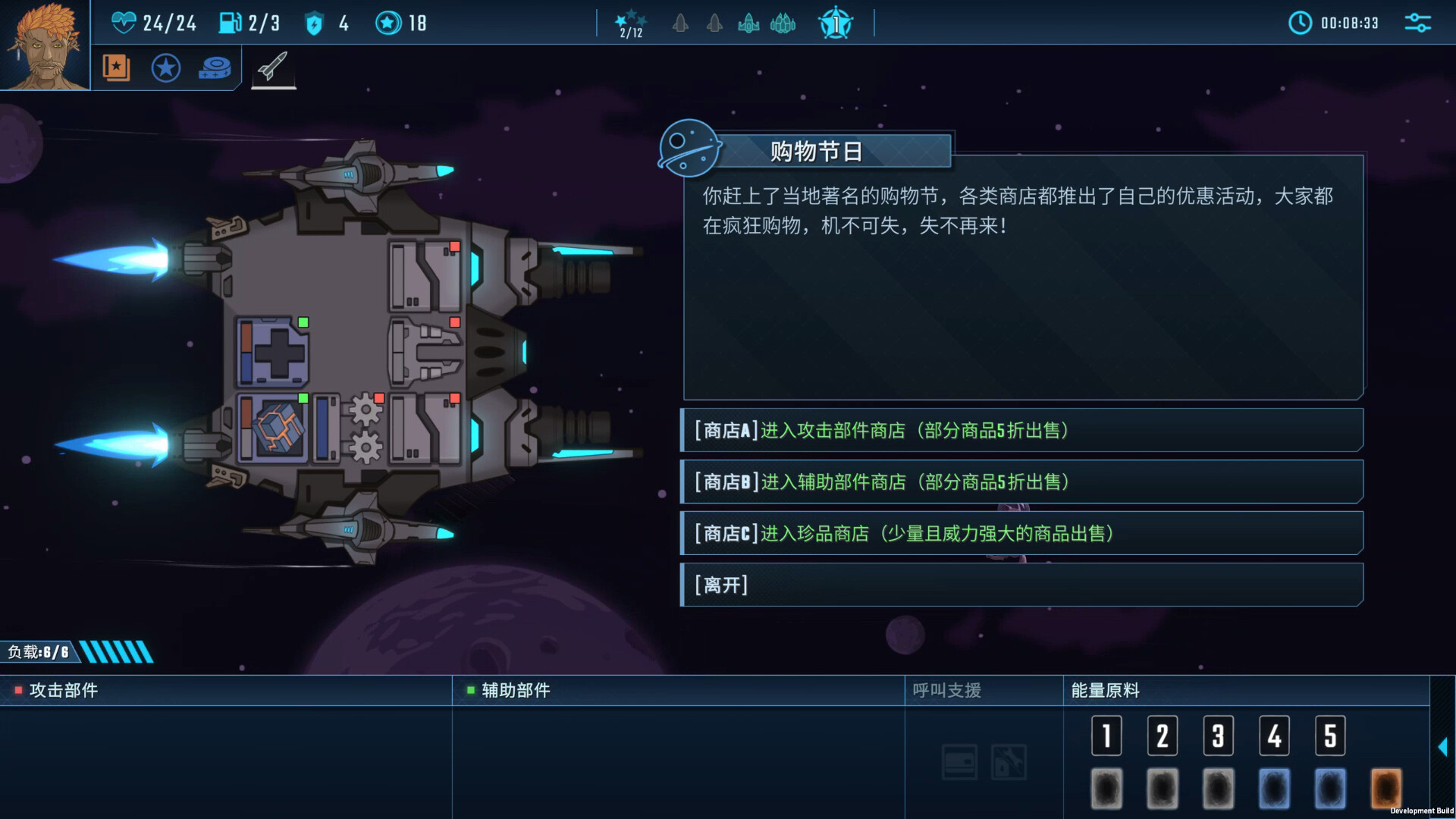Select the circled star icon in top toolbar

(165, 67)
